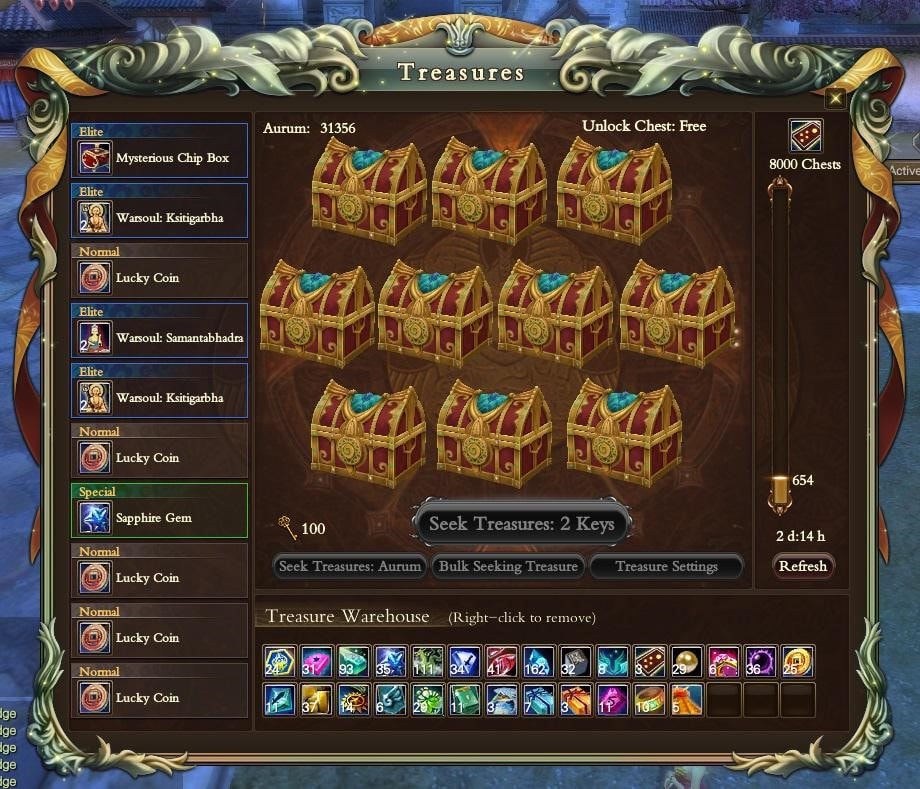Select the domino chip stack of 3

pos(649,661)
